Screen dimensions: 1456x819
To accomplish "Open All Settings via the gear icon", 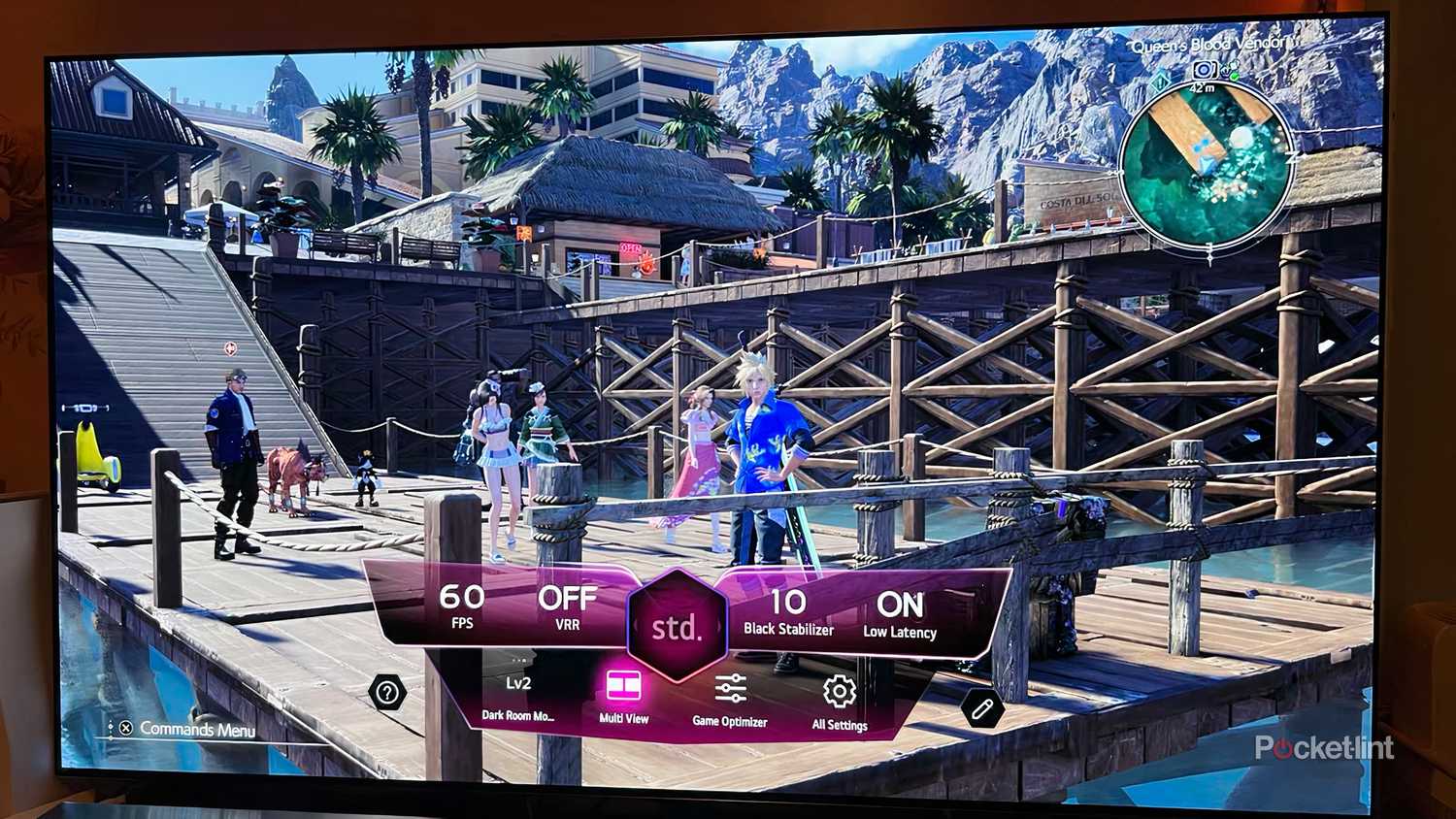I will 839,691.
